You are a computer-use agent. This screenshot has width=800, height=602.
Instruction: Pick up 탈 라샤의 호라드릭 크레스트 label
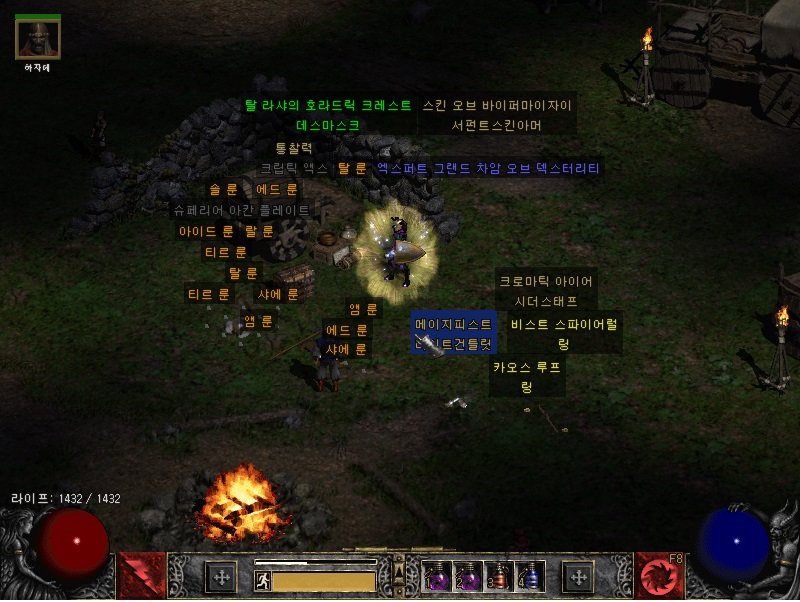[329, 105]
